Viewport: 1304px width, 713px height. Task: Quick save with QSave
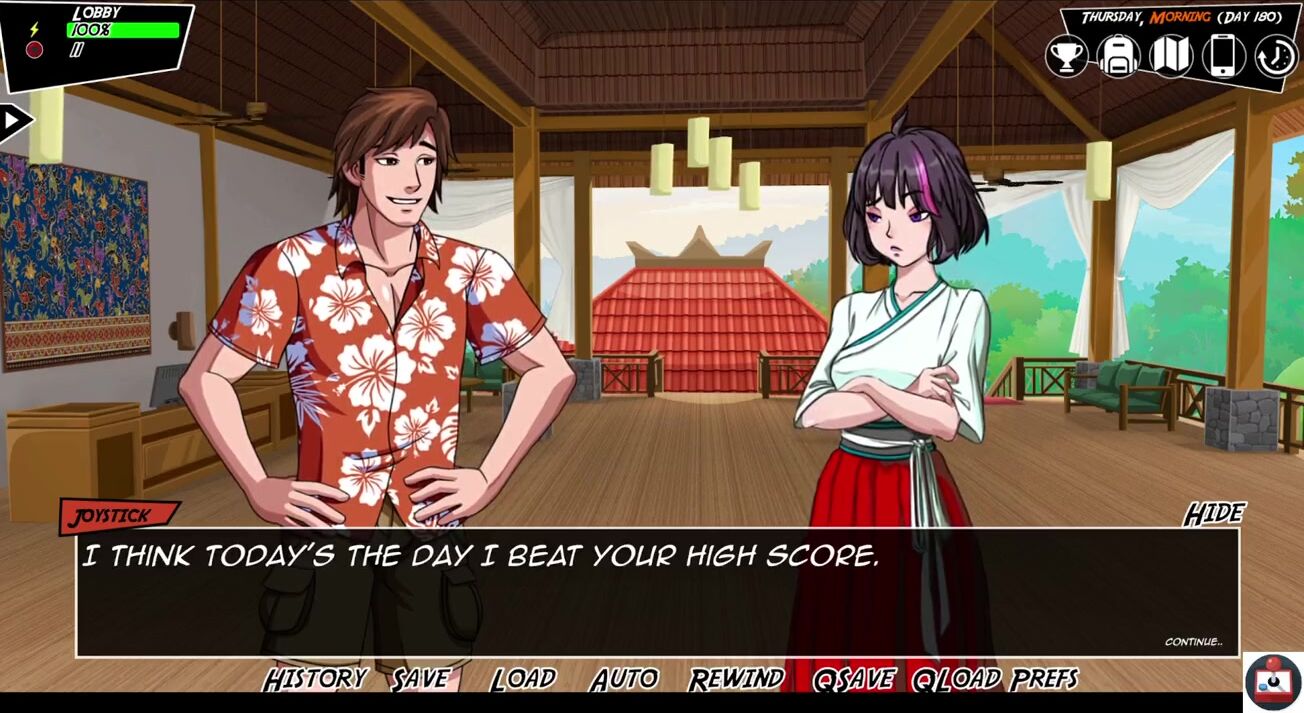(853, 680)
